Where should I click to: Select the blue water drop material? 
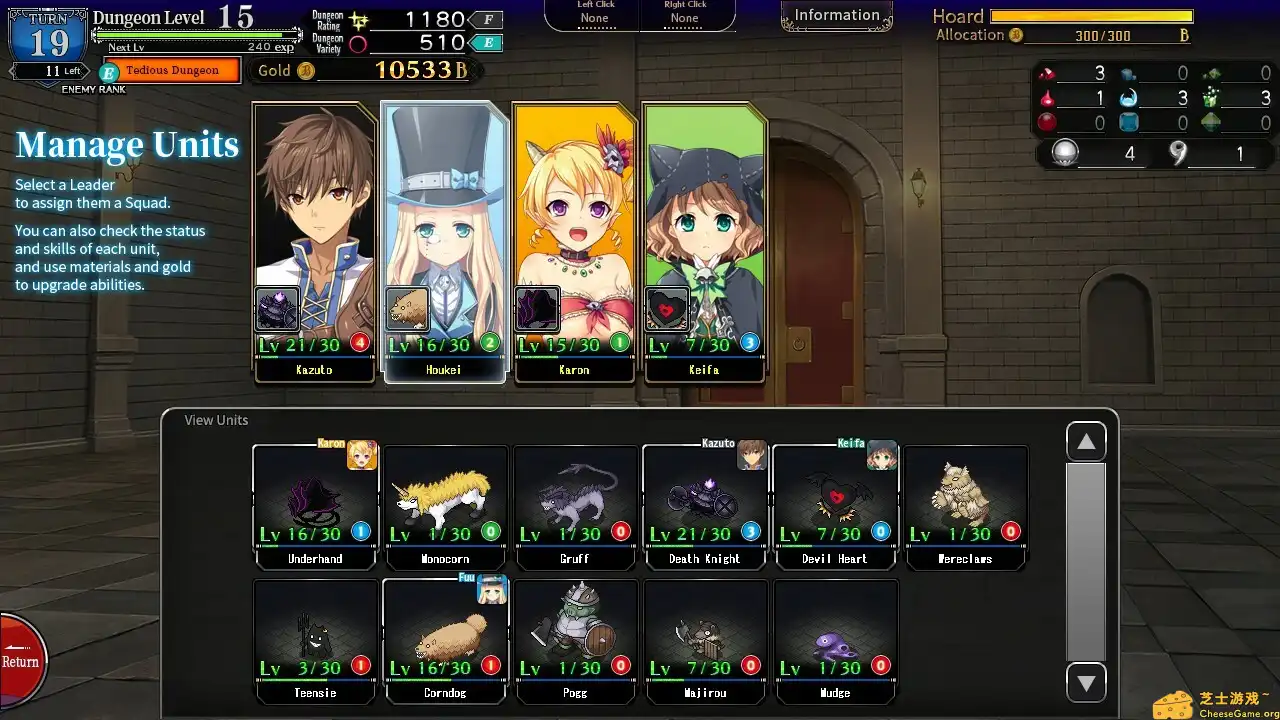point(1129,98)
